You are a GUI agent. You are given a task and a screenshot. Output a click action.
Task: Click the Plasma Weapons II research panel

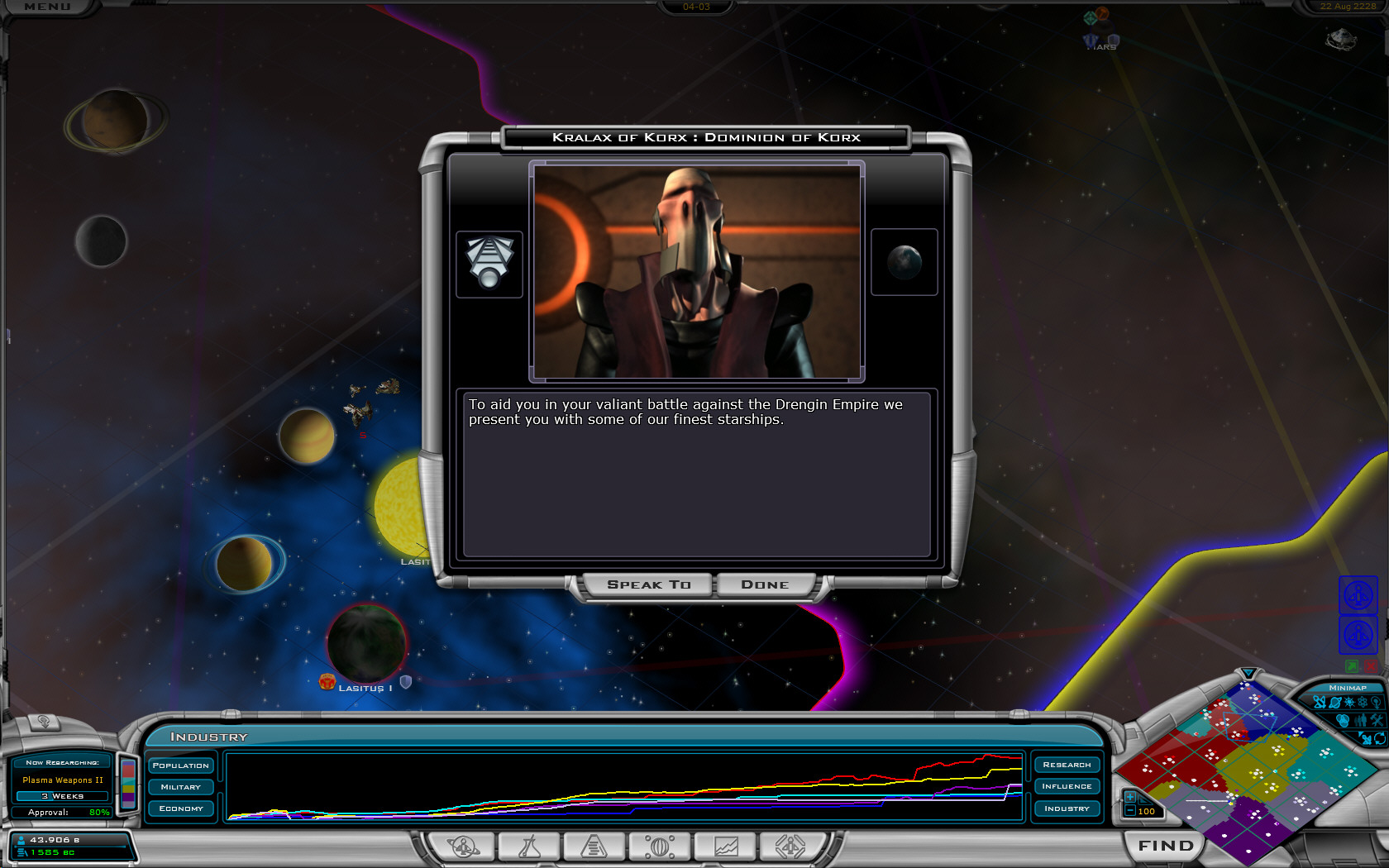pos(63,780)
